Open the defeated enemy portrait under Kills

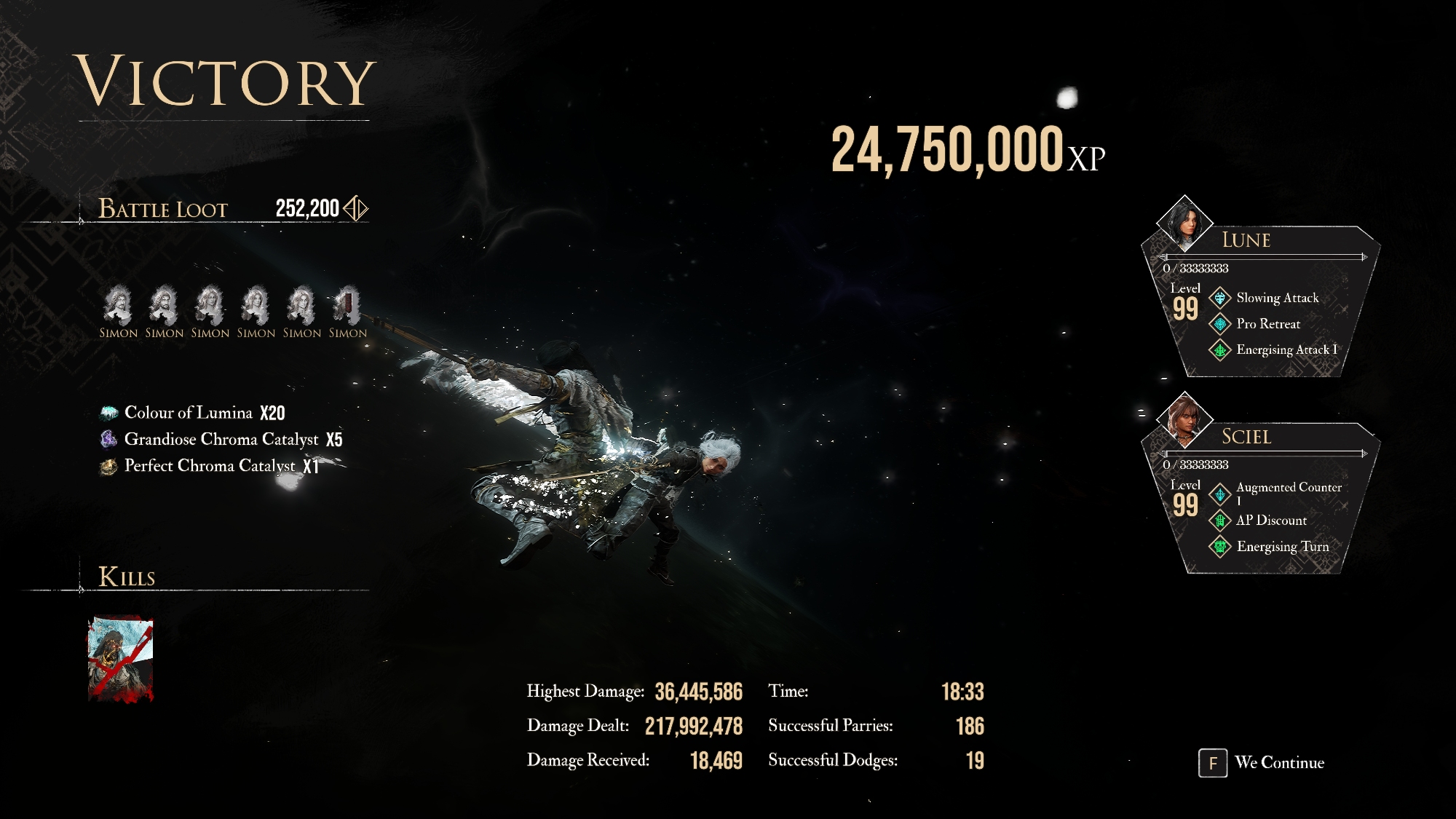[121, 660]
